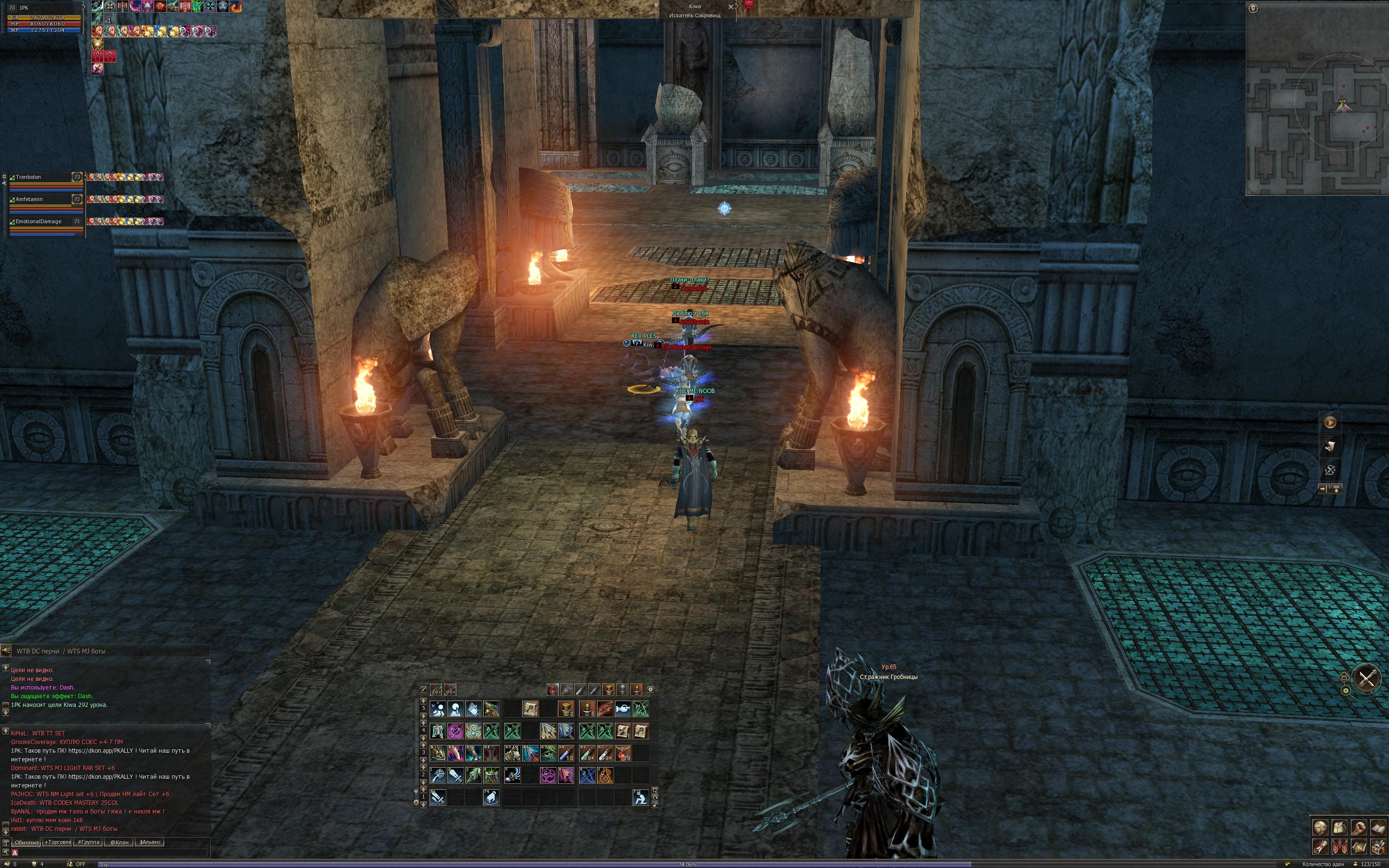Click the orange play arrow side button
The height and width of the screenshot is (868, 1389).
point(1330,422)
